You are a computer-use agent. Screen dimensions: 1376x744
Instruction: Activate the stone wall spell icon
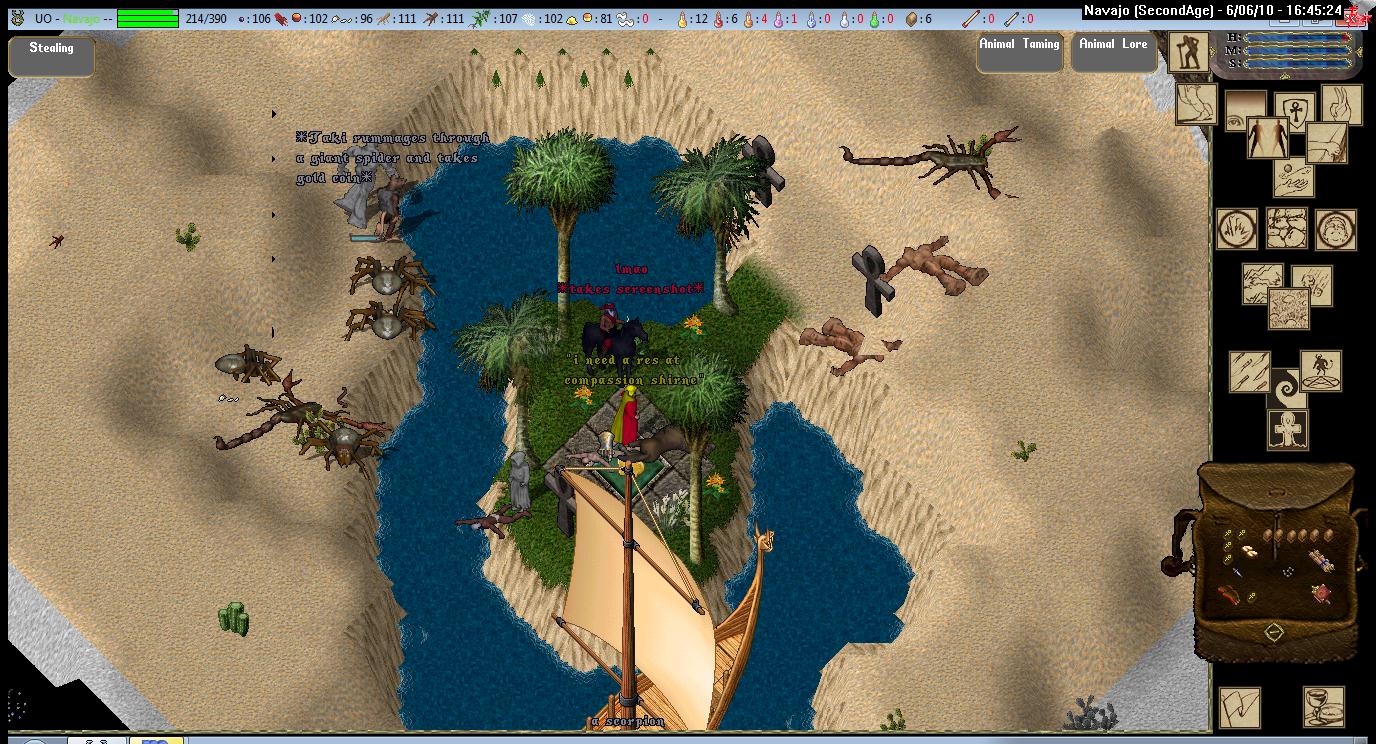tap(1287, 228)
